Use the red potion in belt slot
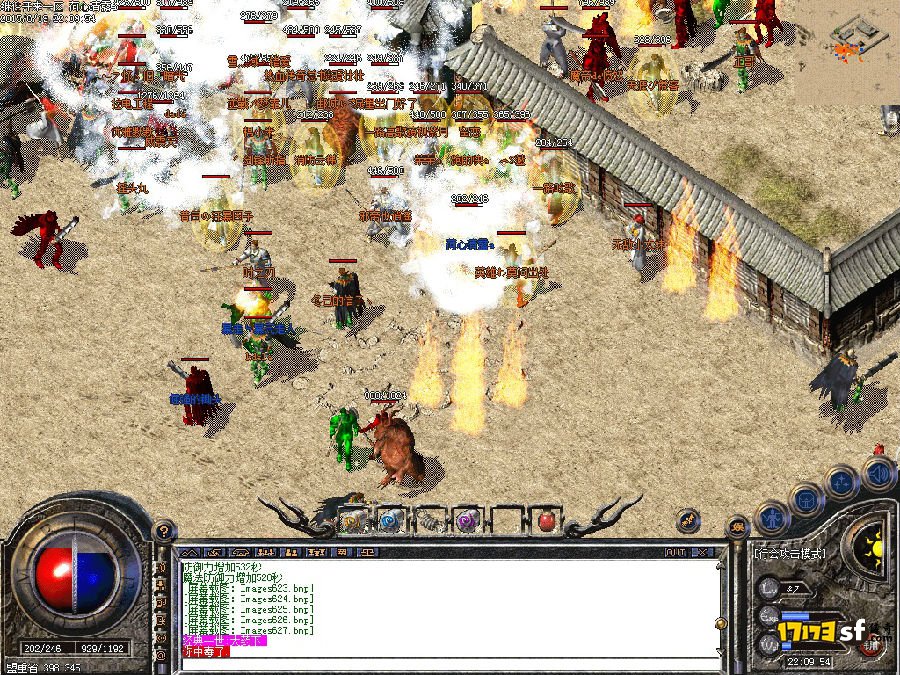The image size is (900, 675). click(546, 521)
